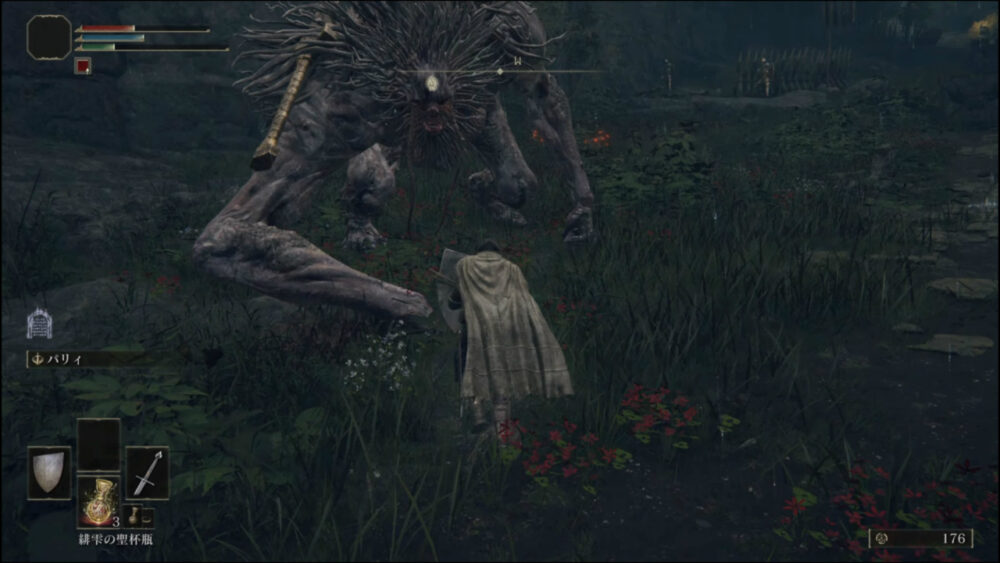This screenshot has height=563, width=1000.
Task: Select the パリィ skill label
Action: pyautogui.click(x=68, y=357)
